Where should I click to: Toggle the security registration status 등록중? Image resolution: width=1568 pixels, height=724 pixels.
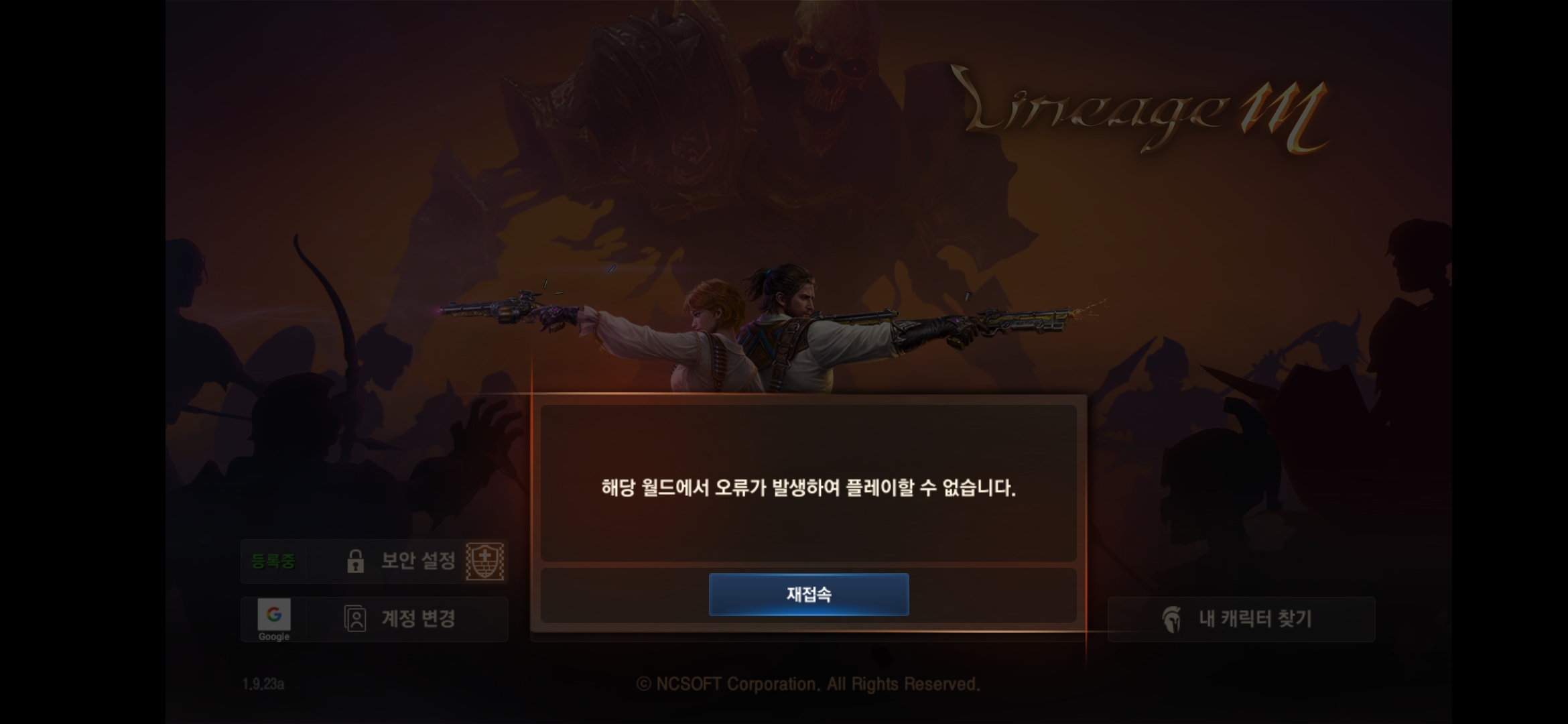pyautogui.click(x=275, y=562)
